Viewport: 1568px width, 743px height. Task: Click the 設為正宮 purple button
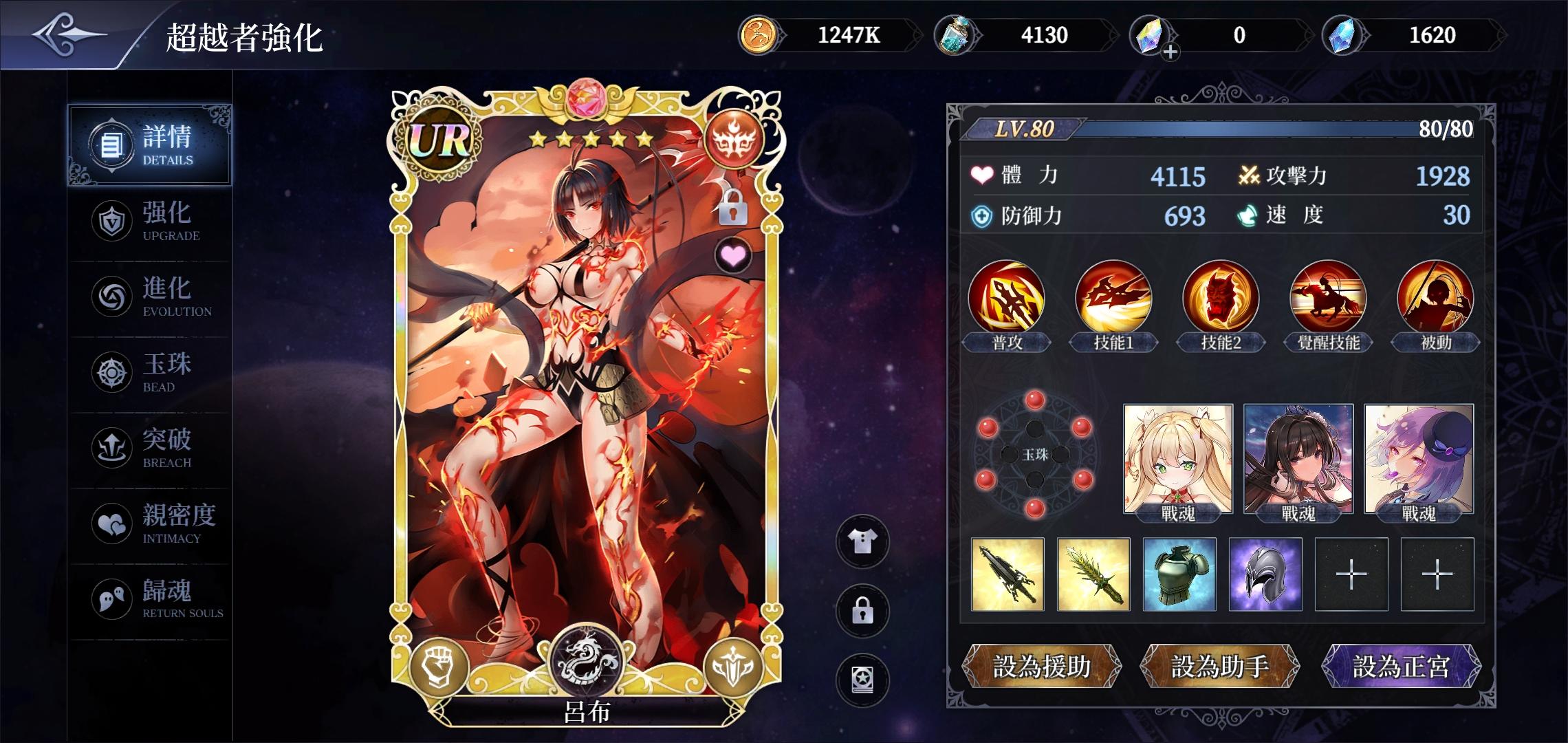point(1401,666)
